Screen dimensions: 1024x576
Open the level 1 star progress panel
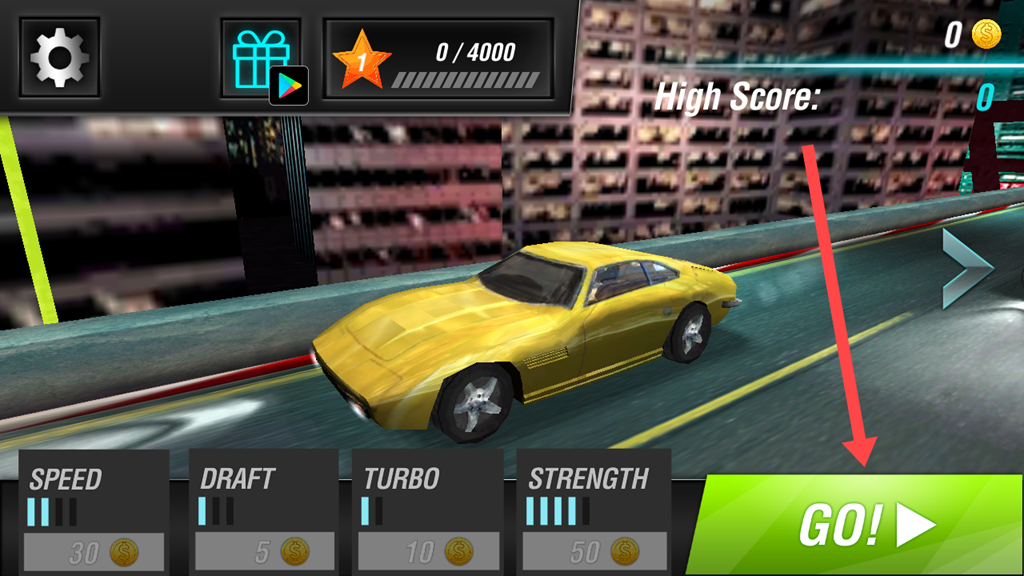tap(439, 59)
